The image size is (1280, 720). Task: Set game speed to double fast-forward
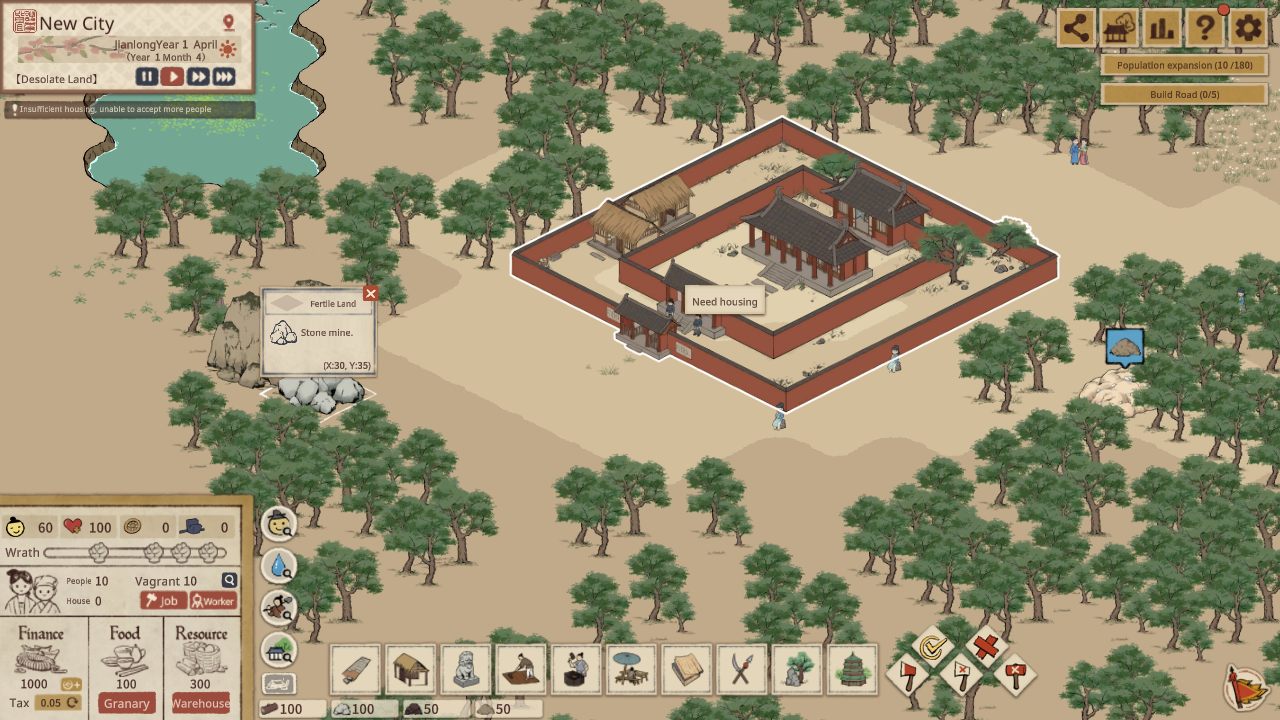tap(198, 77)
